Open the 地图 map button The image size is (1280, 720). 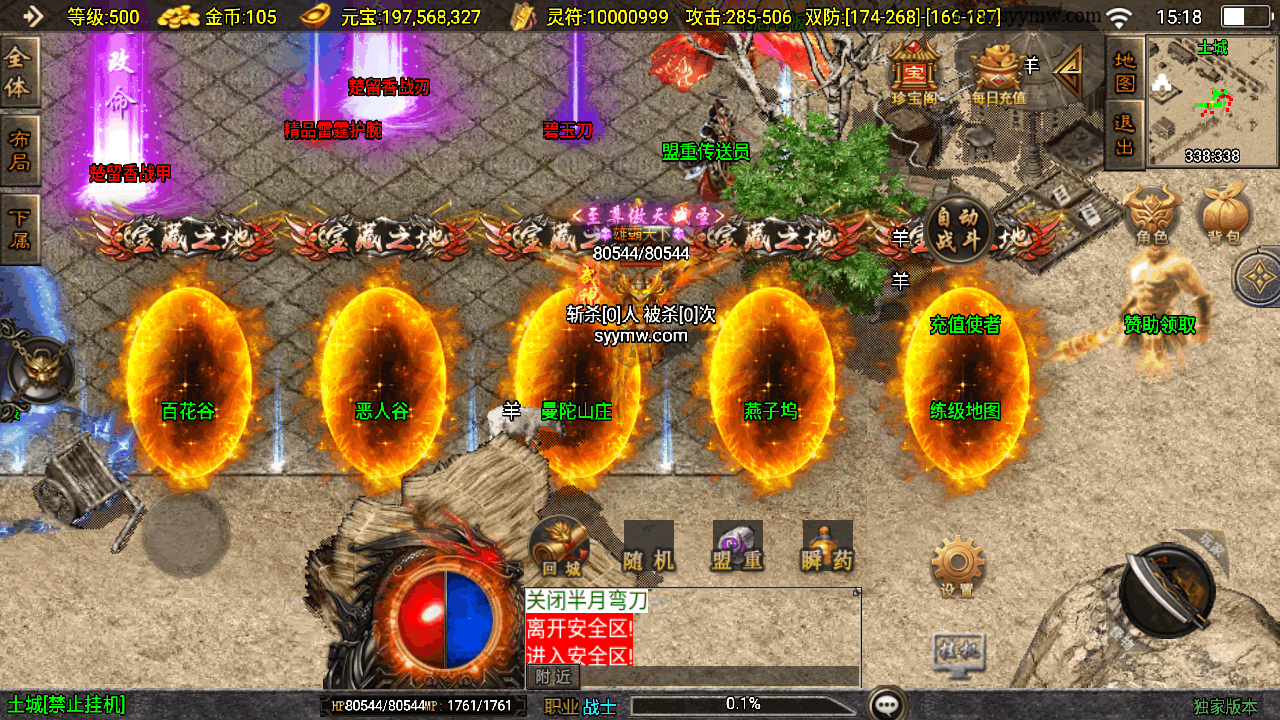(x=1125, y=69)
